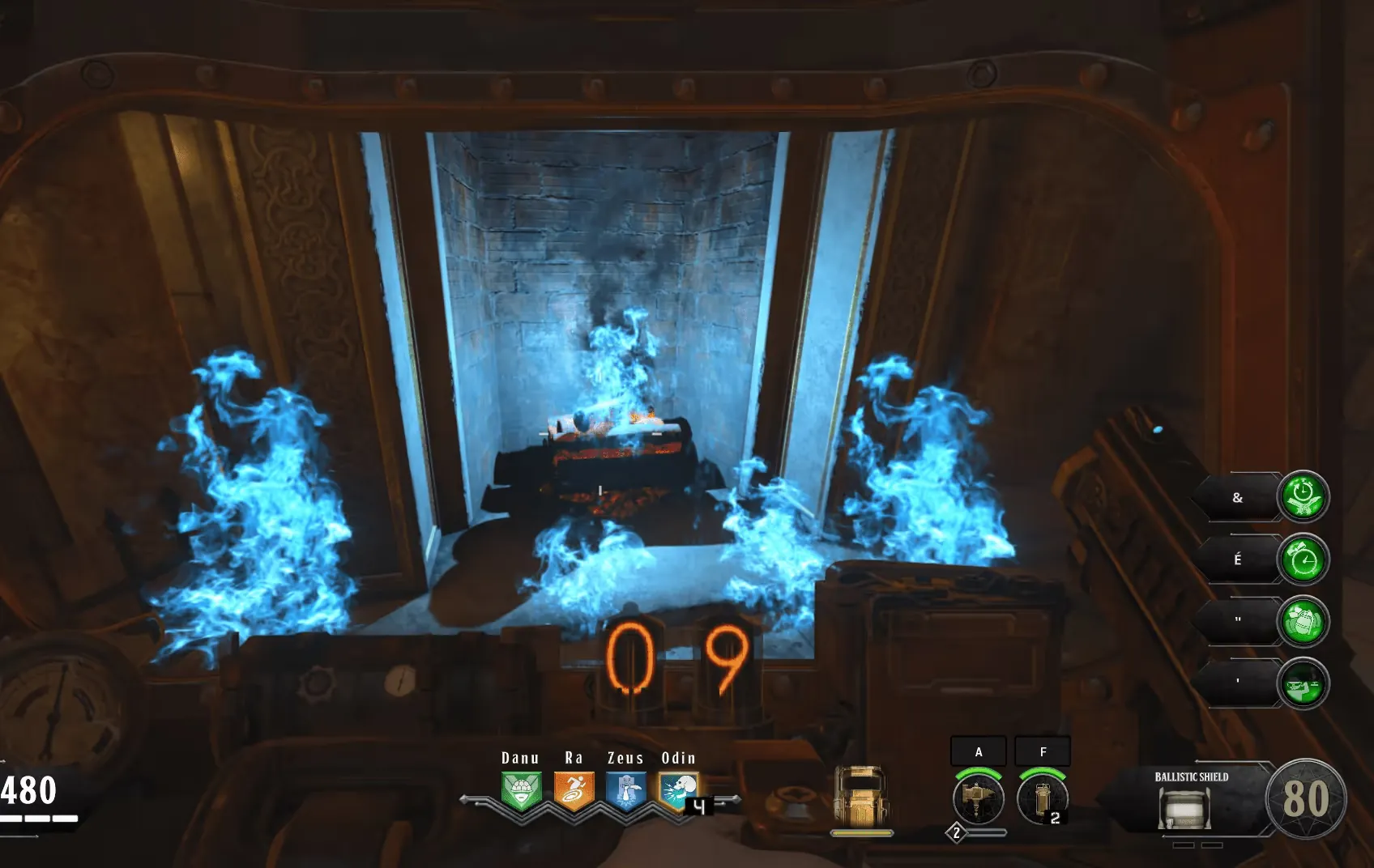Use the hammer equipment slot labeled A
The image size is (1374, 868).
tap(979, 798)
